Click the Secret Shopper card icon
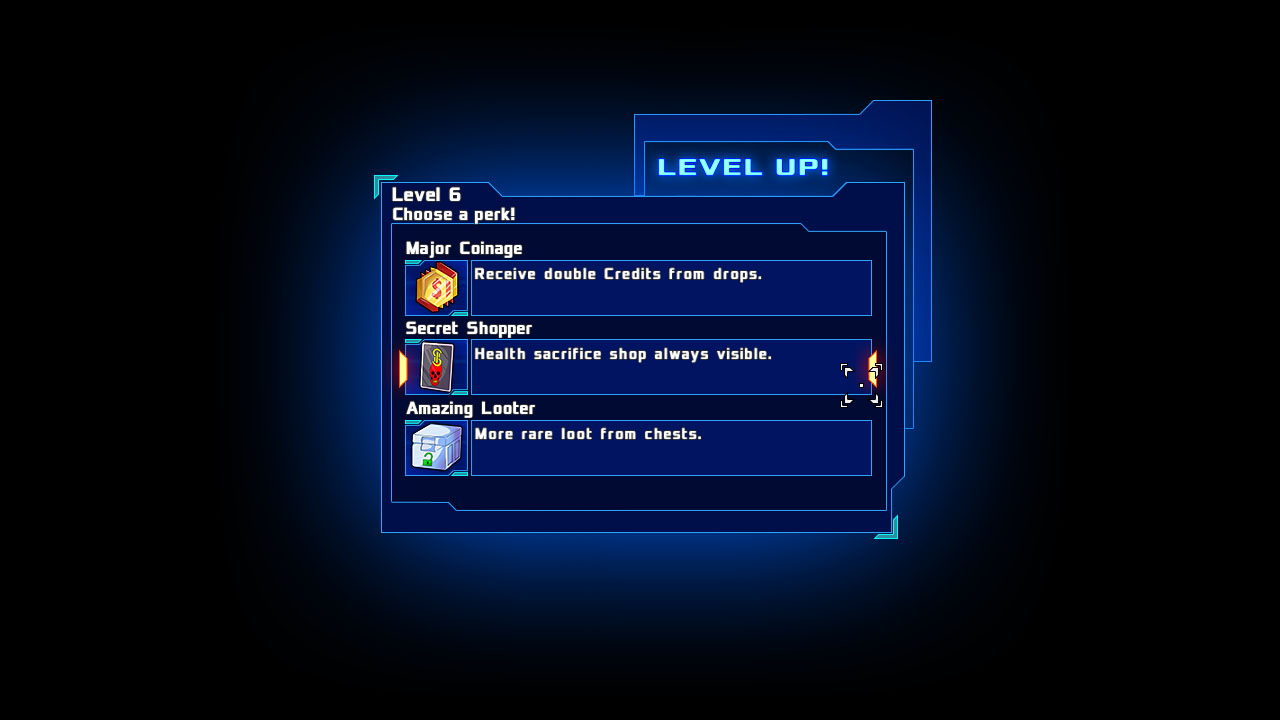The height and width of the screenshot is (720, 1280). pos(436,367)
